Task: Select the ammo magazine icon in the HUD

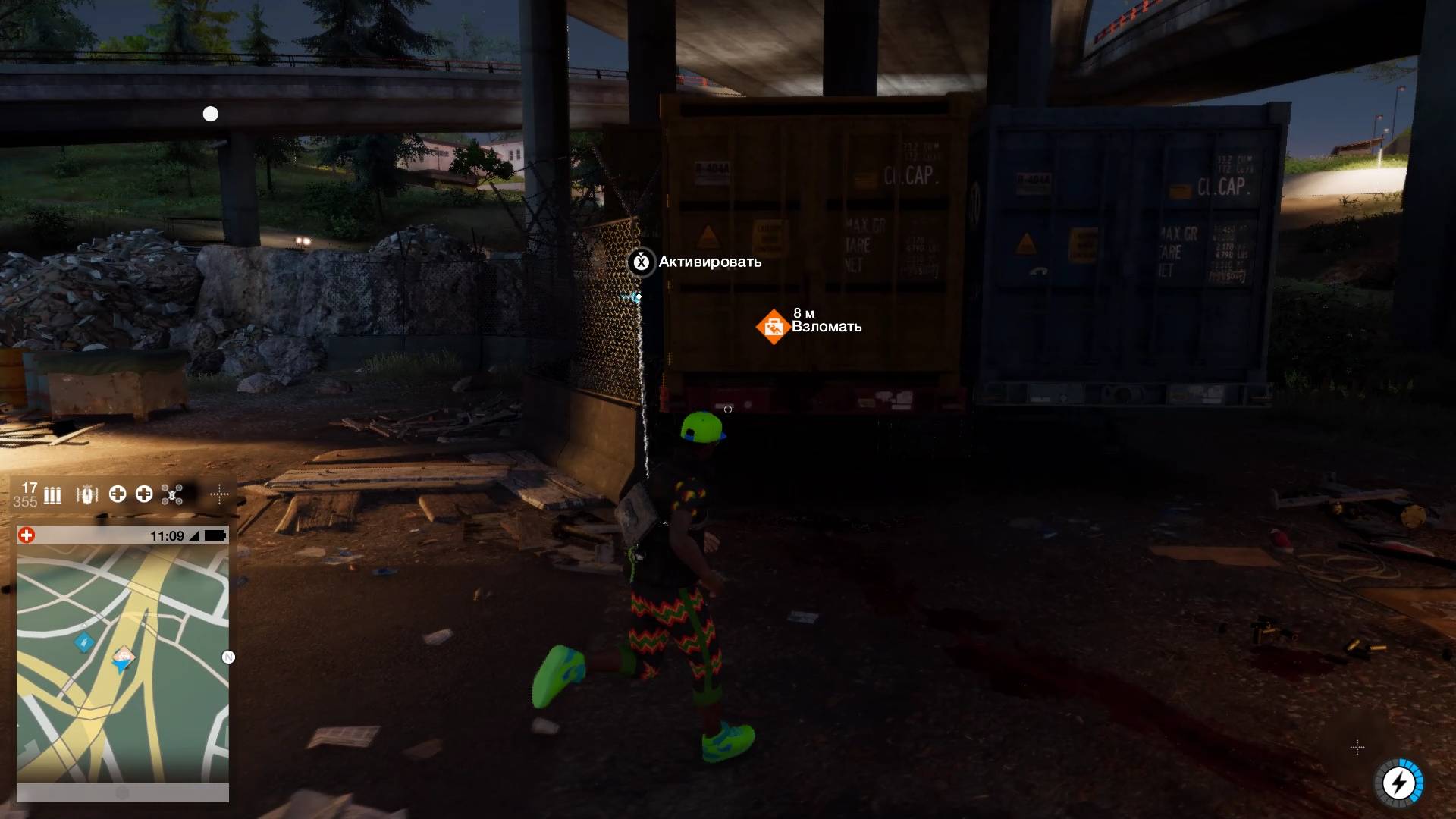Action: 52,496
